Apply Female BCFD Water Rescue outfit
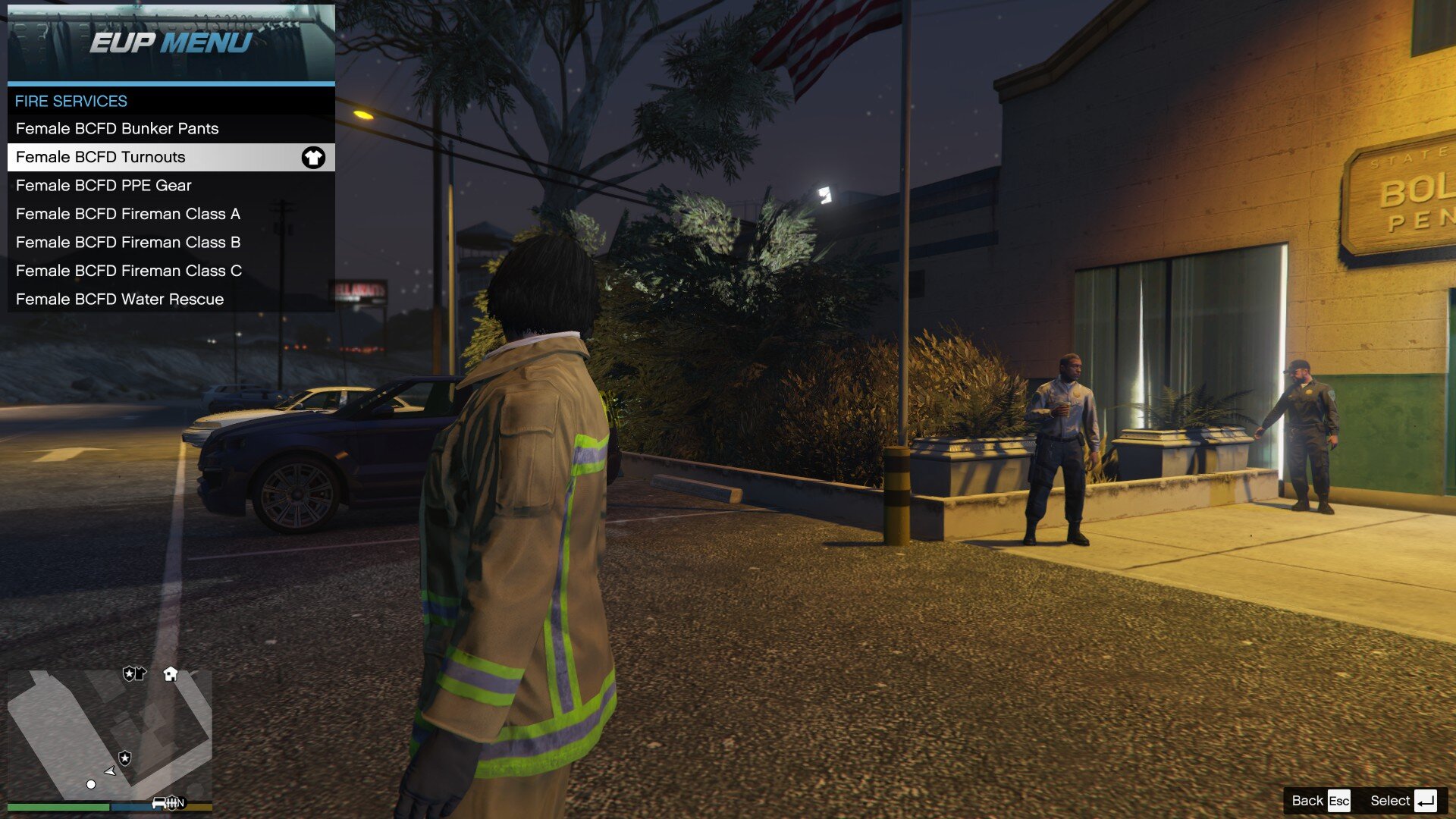Image resolution: width=1456 pixels, height=819 pixels. 120,300
